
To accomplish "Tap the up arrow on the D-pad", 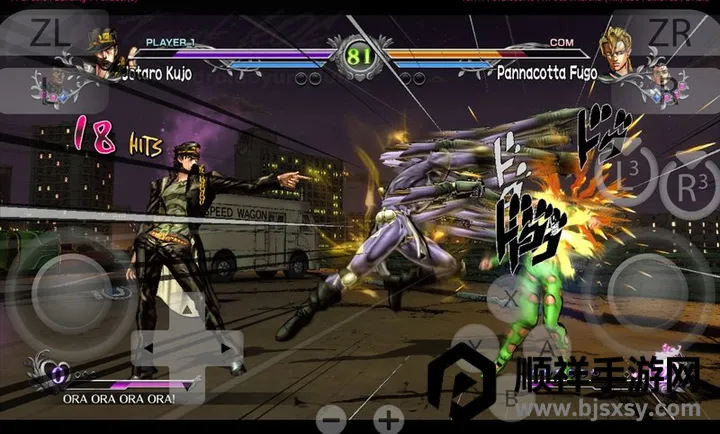I will click(x=187, y=308).
